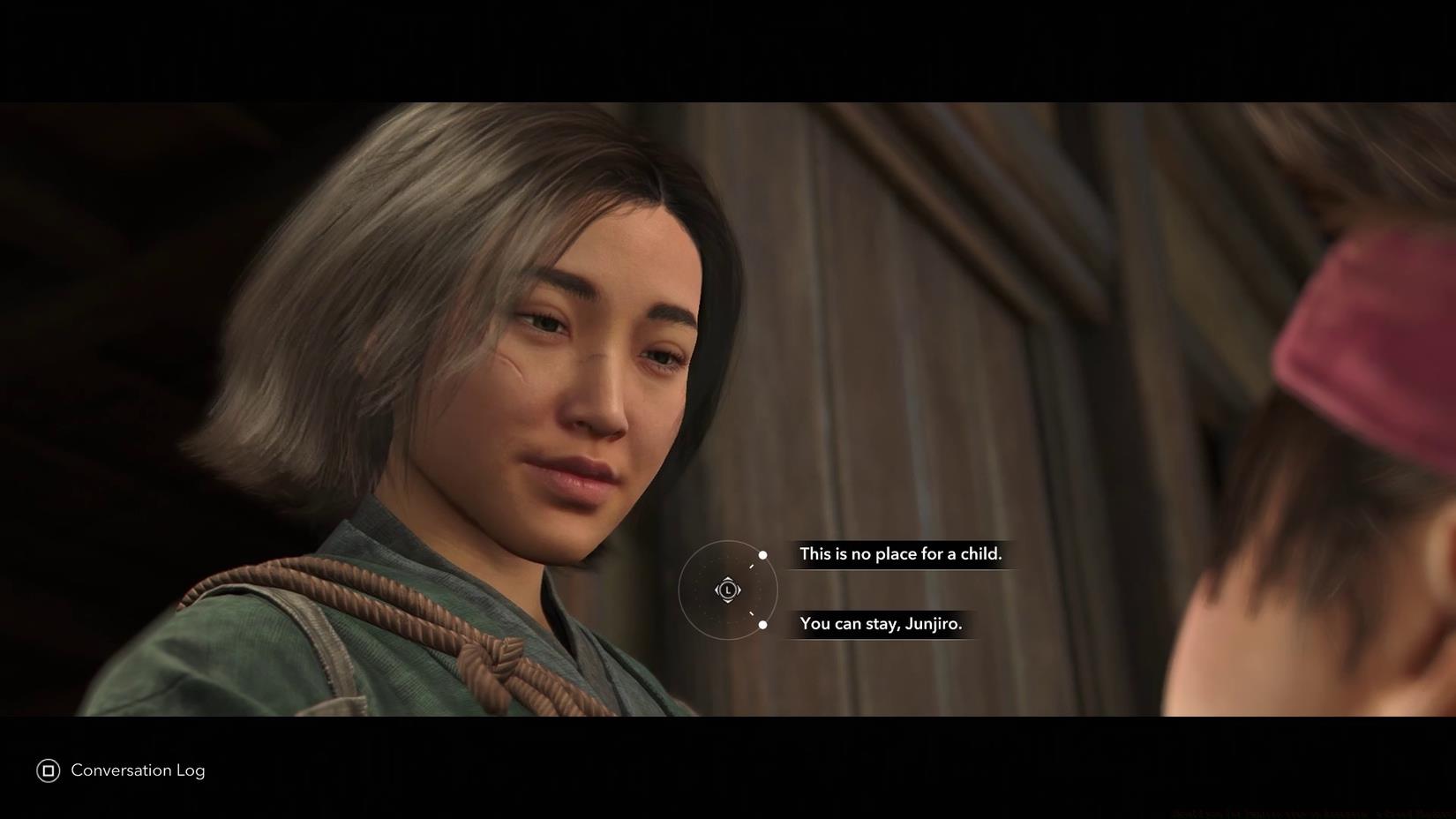Click the dialogue selection wheel circle
This screenshot has height=819, width=1456.
(681, 590)
